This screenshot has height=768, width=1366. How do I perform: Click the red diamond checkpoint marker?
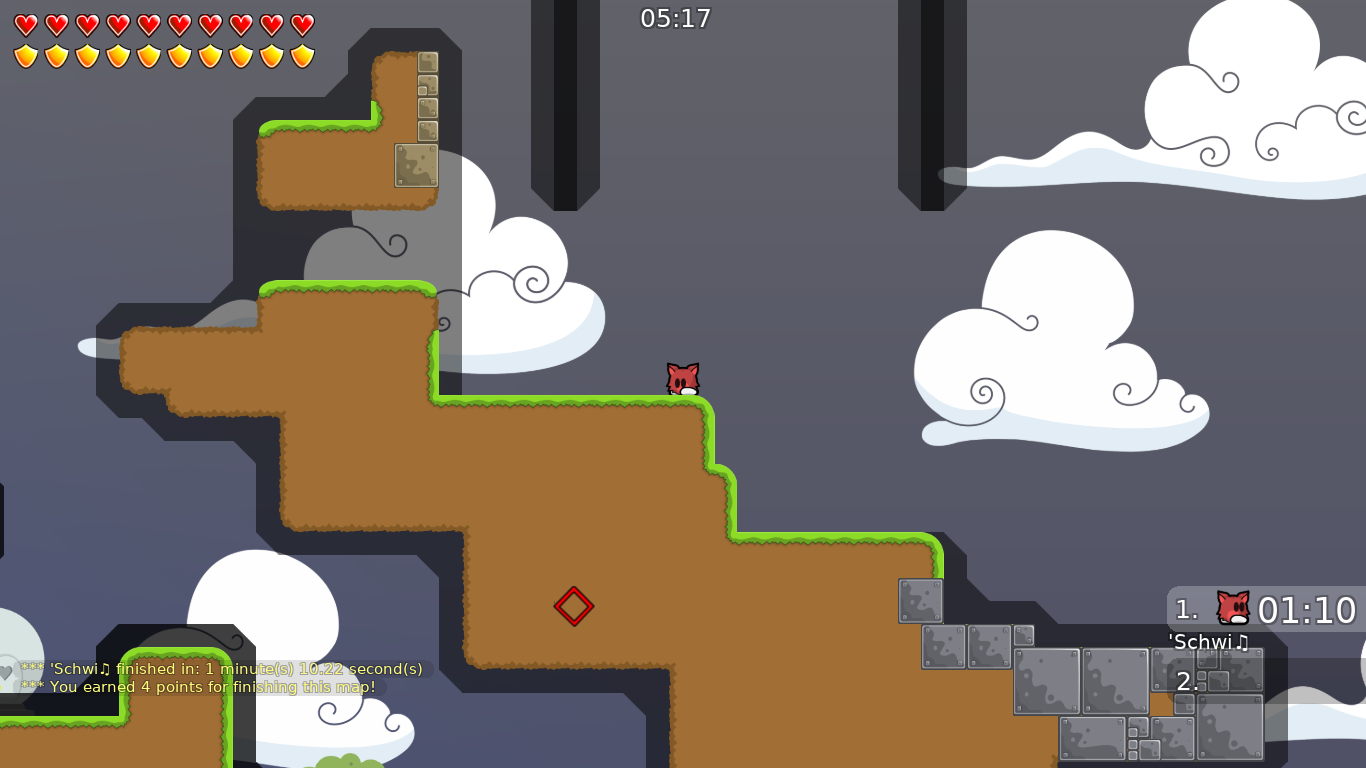coord(575,606)
